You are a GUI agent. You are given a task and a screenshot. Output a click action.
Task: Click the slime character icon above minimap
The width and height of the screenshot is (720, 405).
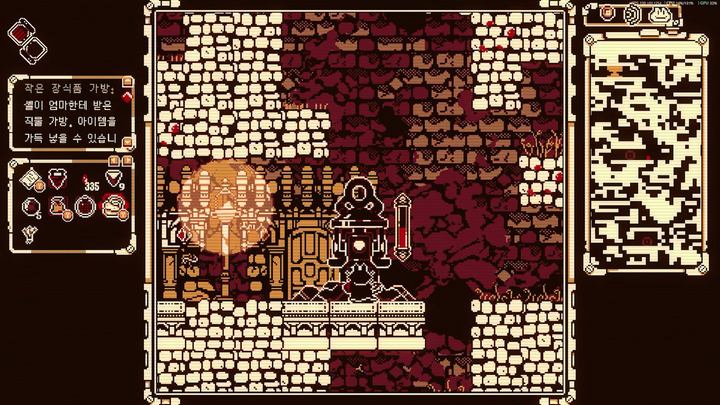[x=661, y=14]
